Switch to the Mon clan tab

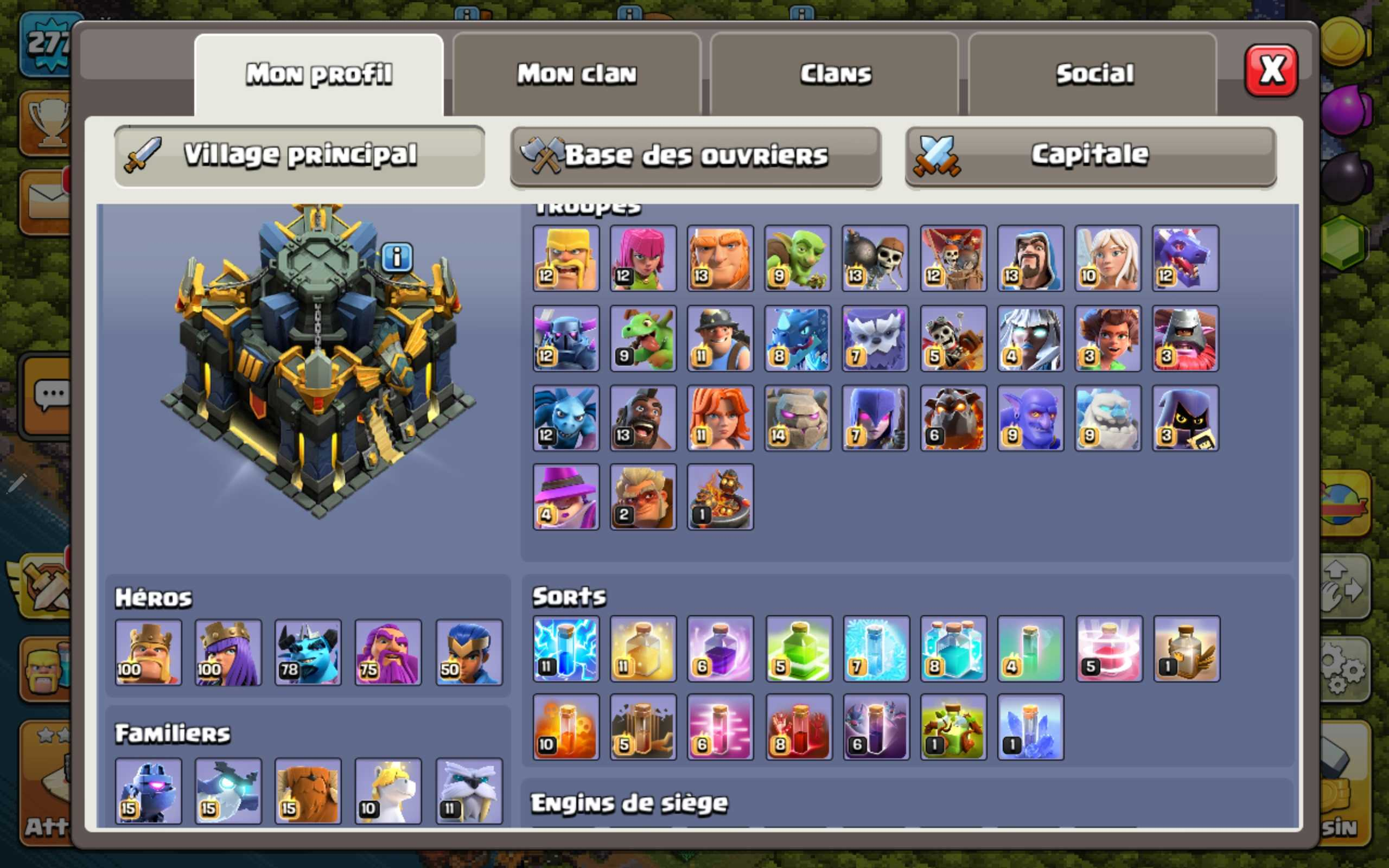(x=576, y=72)
